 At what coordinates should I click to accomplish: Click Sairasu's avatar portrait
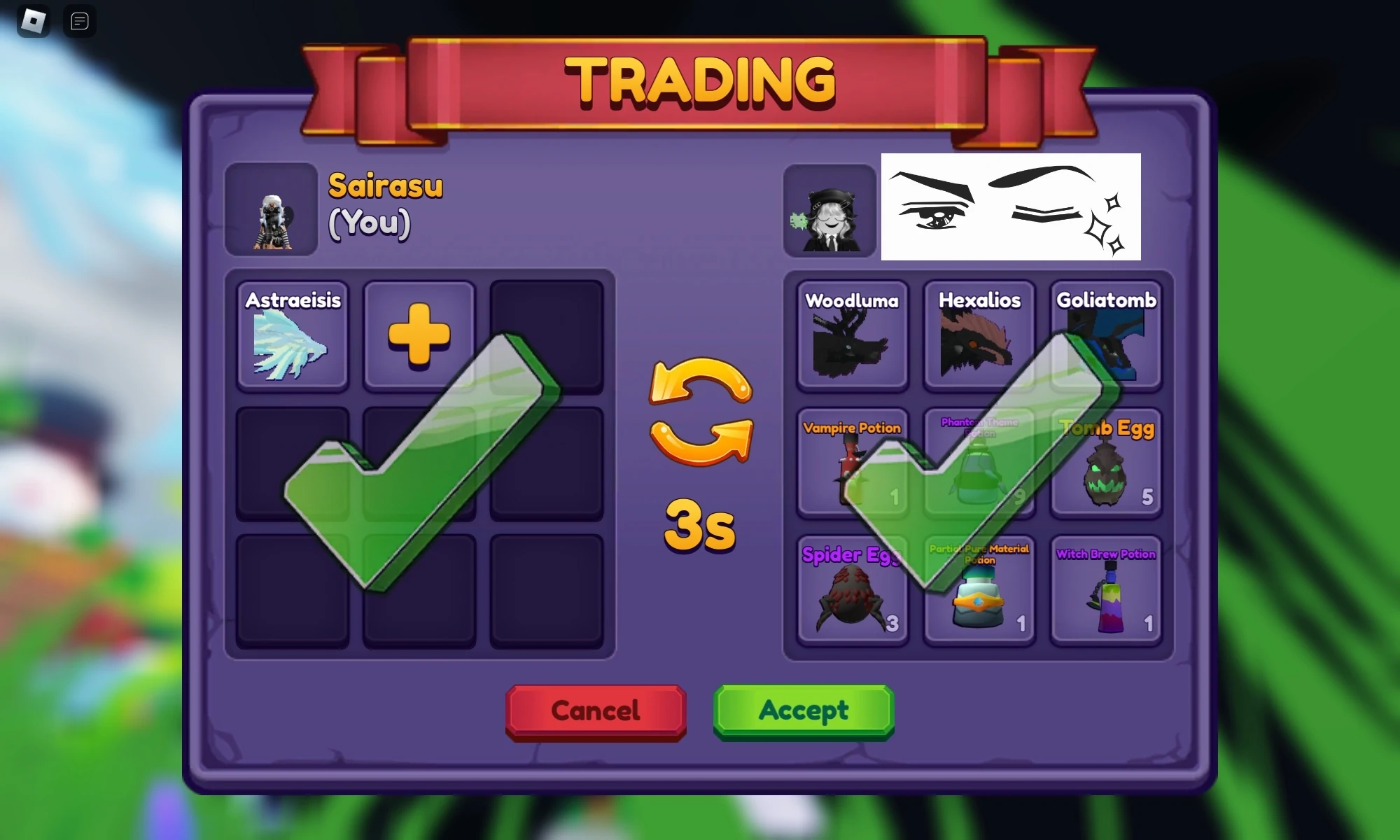272,210
